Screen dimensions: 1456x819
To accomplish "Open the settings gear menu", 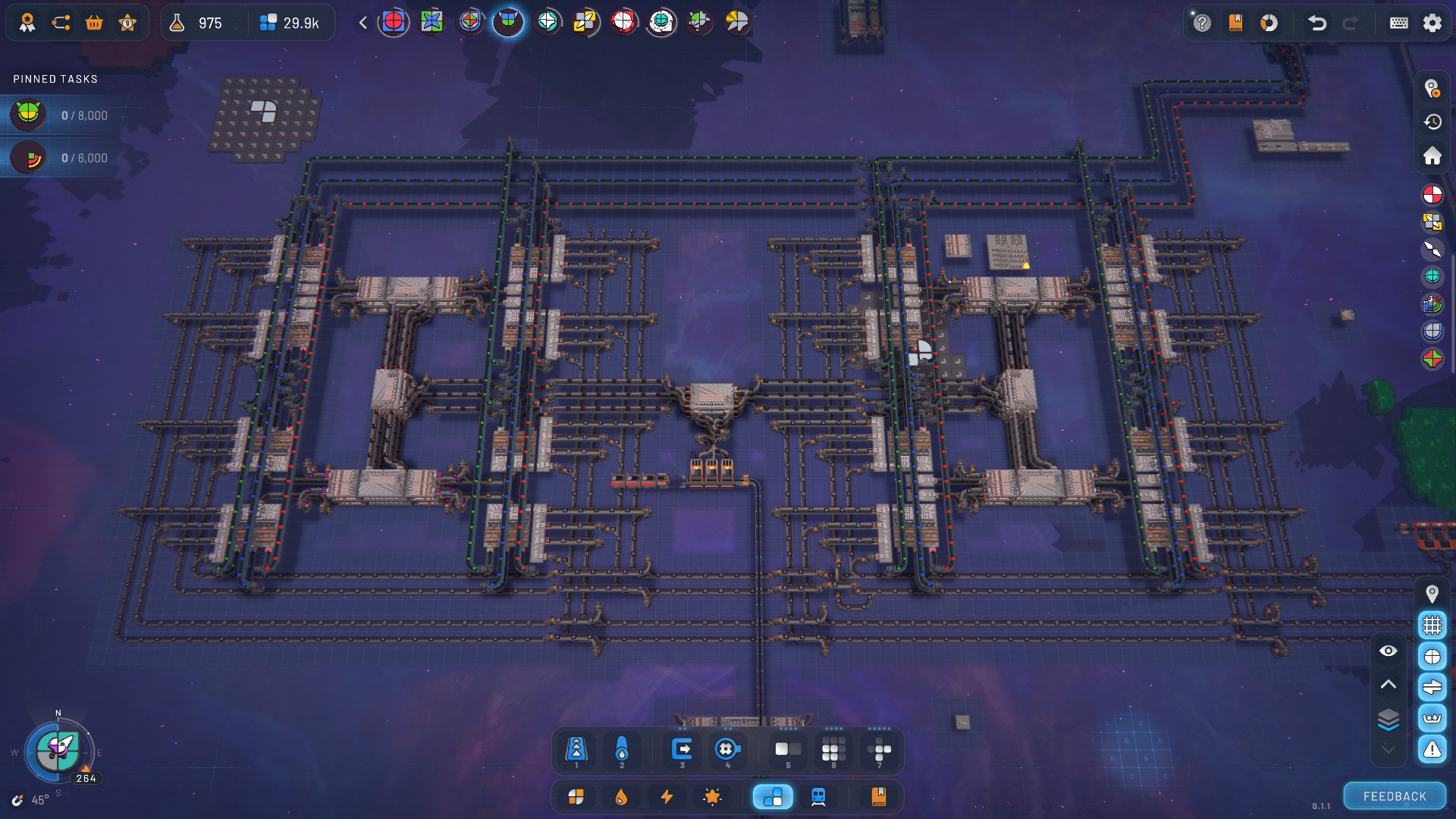I will pos(1432,23).
